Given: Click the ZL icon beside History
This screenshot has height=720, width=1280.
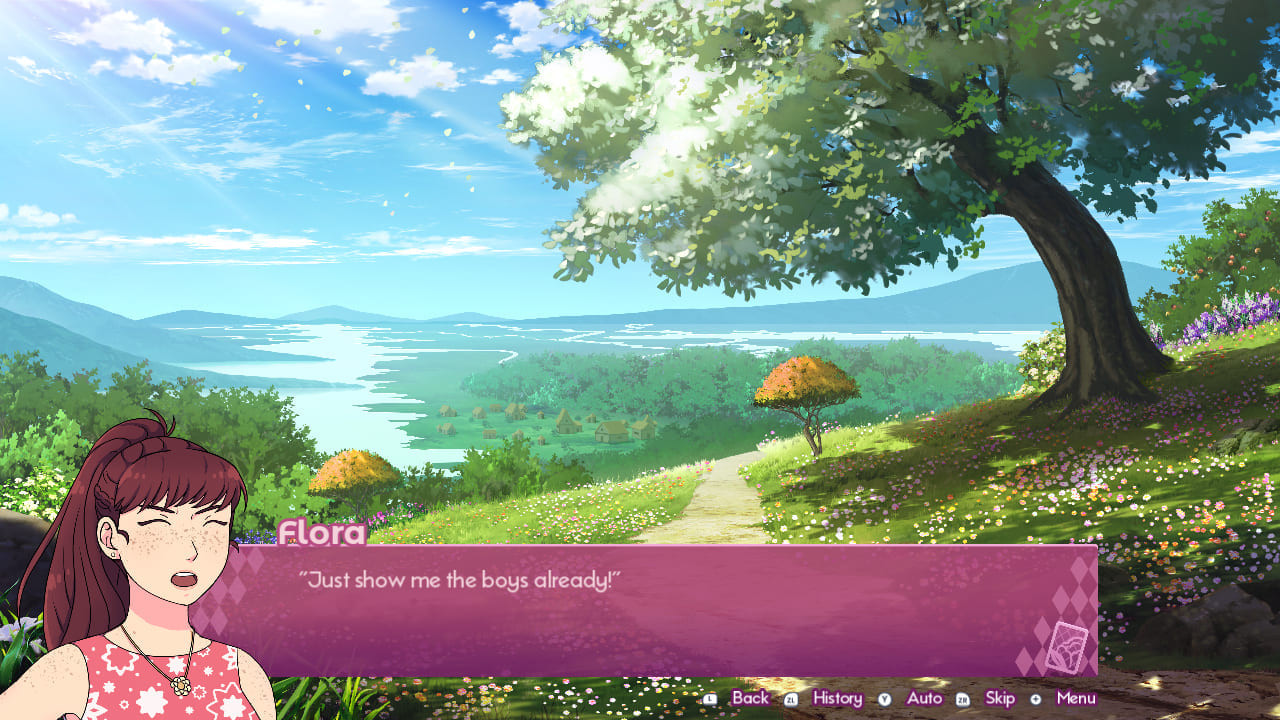Looking at the screenshot, I should click(x=790, y=698).
